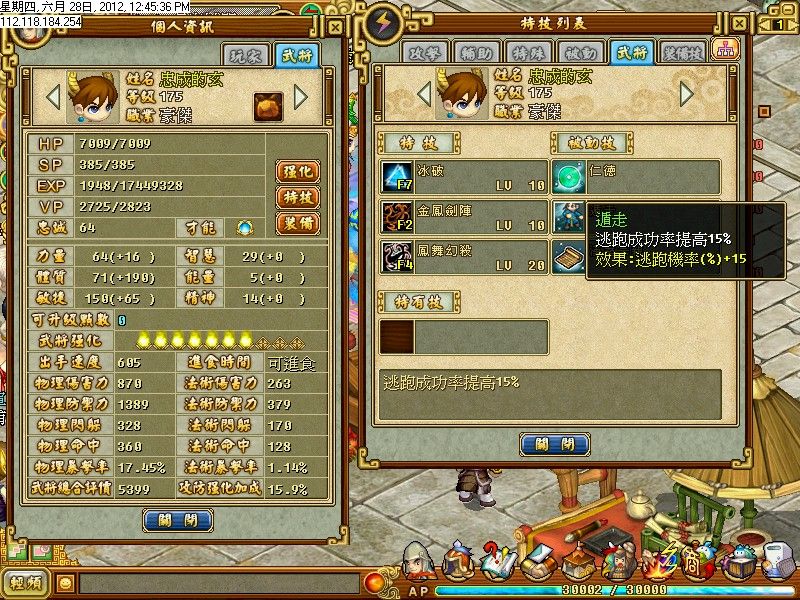Click 關閉 at the bottom of 個人資訊

[178, 520]
